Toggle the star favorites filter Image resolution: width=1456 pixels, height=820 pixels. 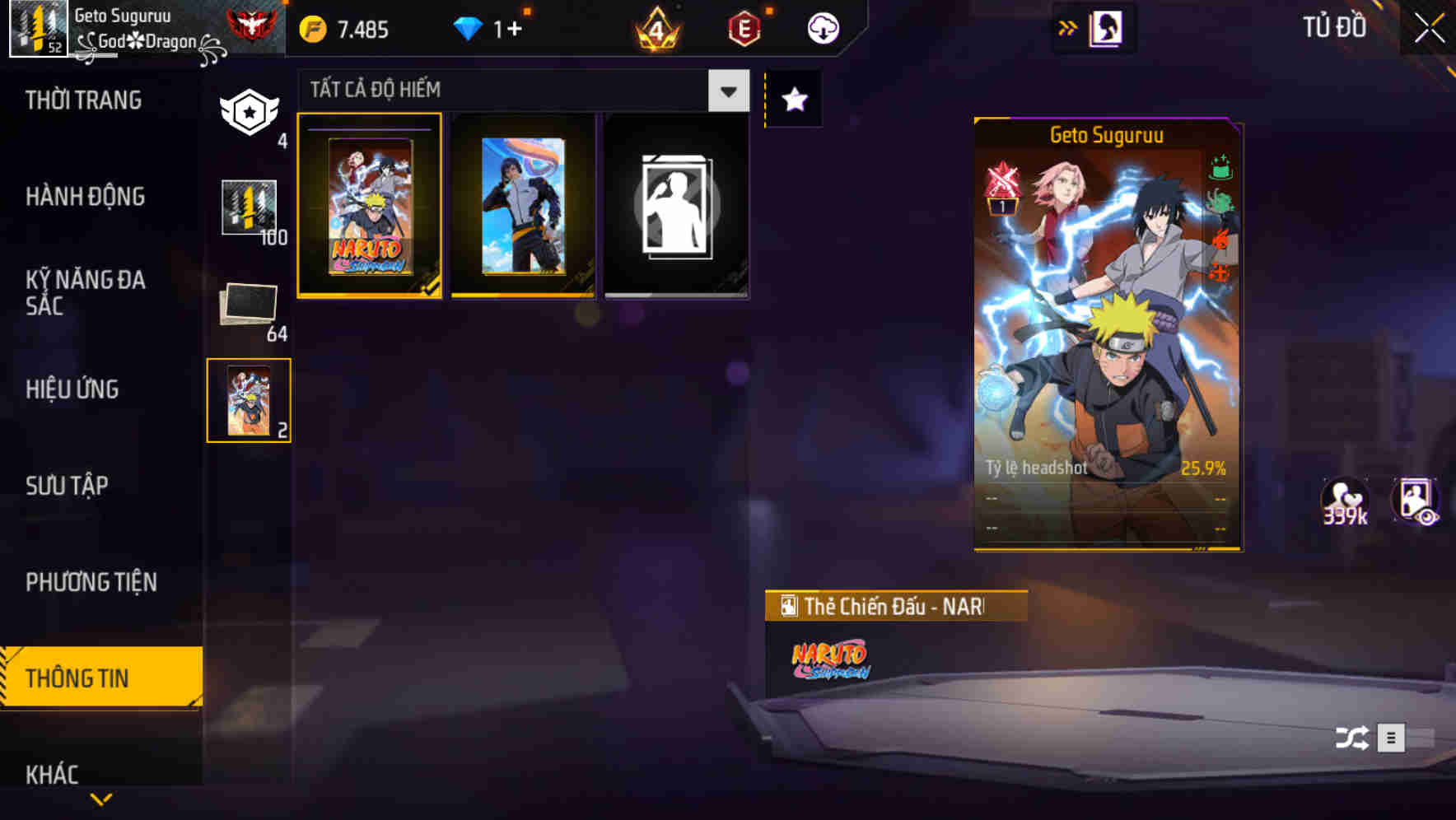coord(793,100)
